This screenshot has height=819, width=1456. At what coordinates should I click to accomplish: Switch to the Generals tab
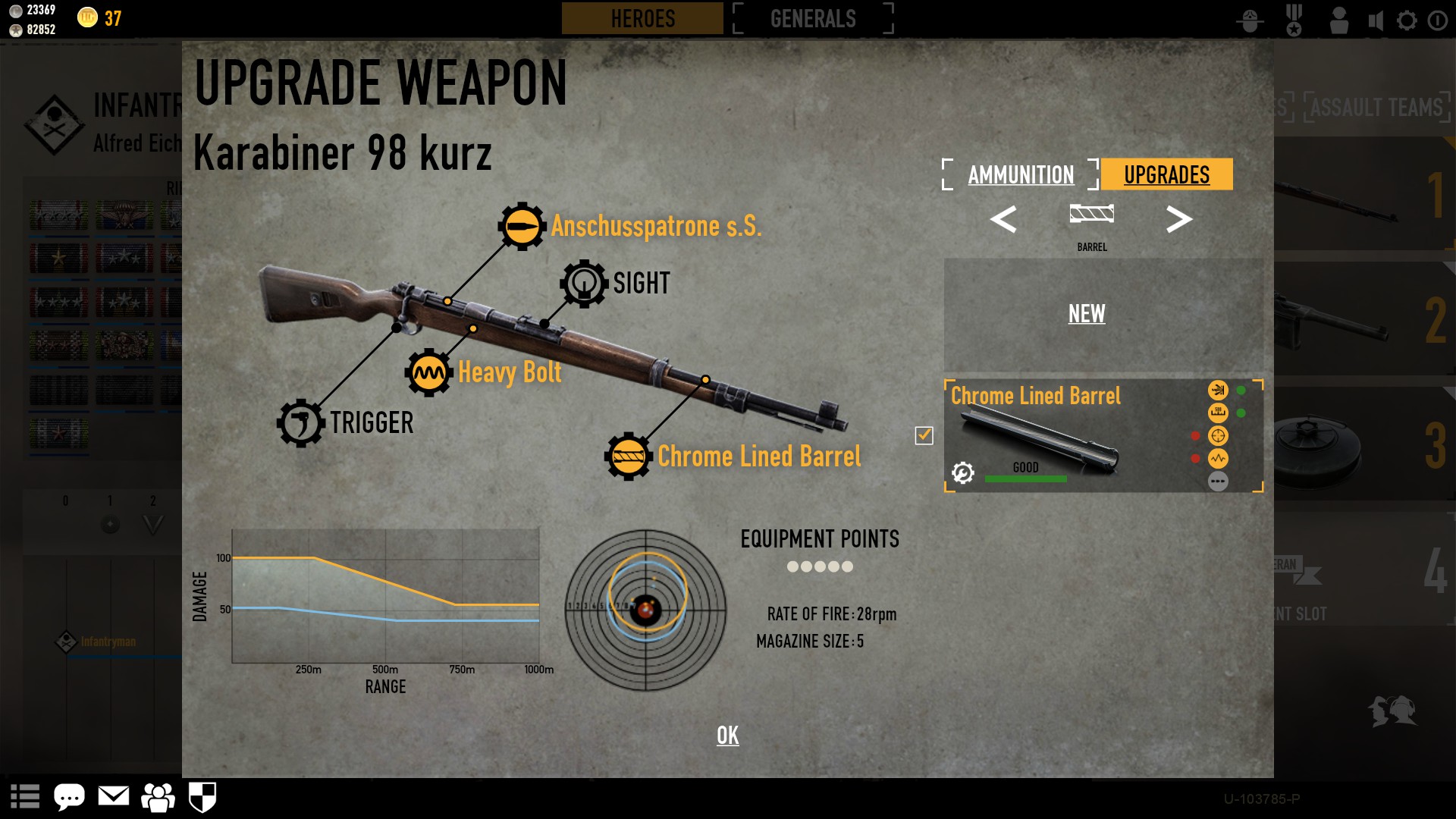[x=813, y=18]
